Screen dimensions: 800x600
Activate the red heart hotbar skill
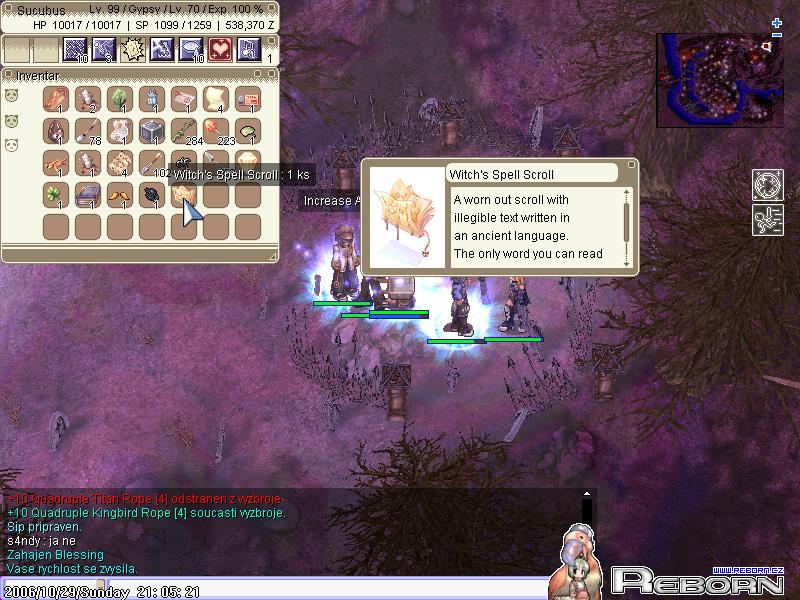tap(219, 49)
